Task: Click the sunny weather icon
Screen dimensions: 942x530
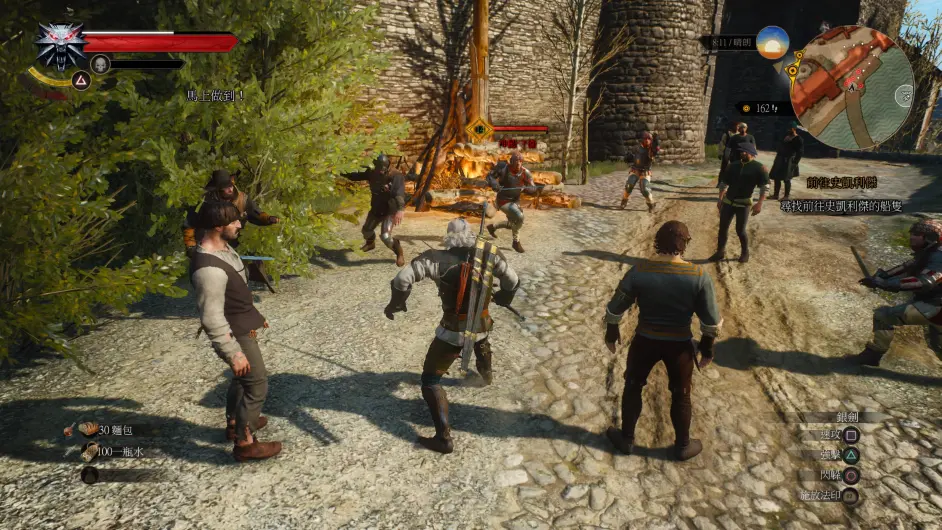Action: [771, 43]
